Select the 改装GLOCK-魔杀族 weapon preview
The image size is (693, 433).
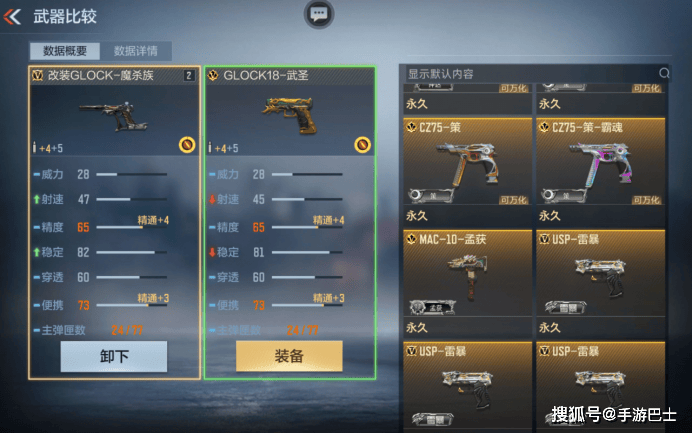113,118
